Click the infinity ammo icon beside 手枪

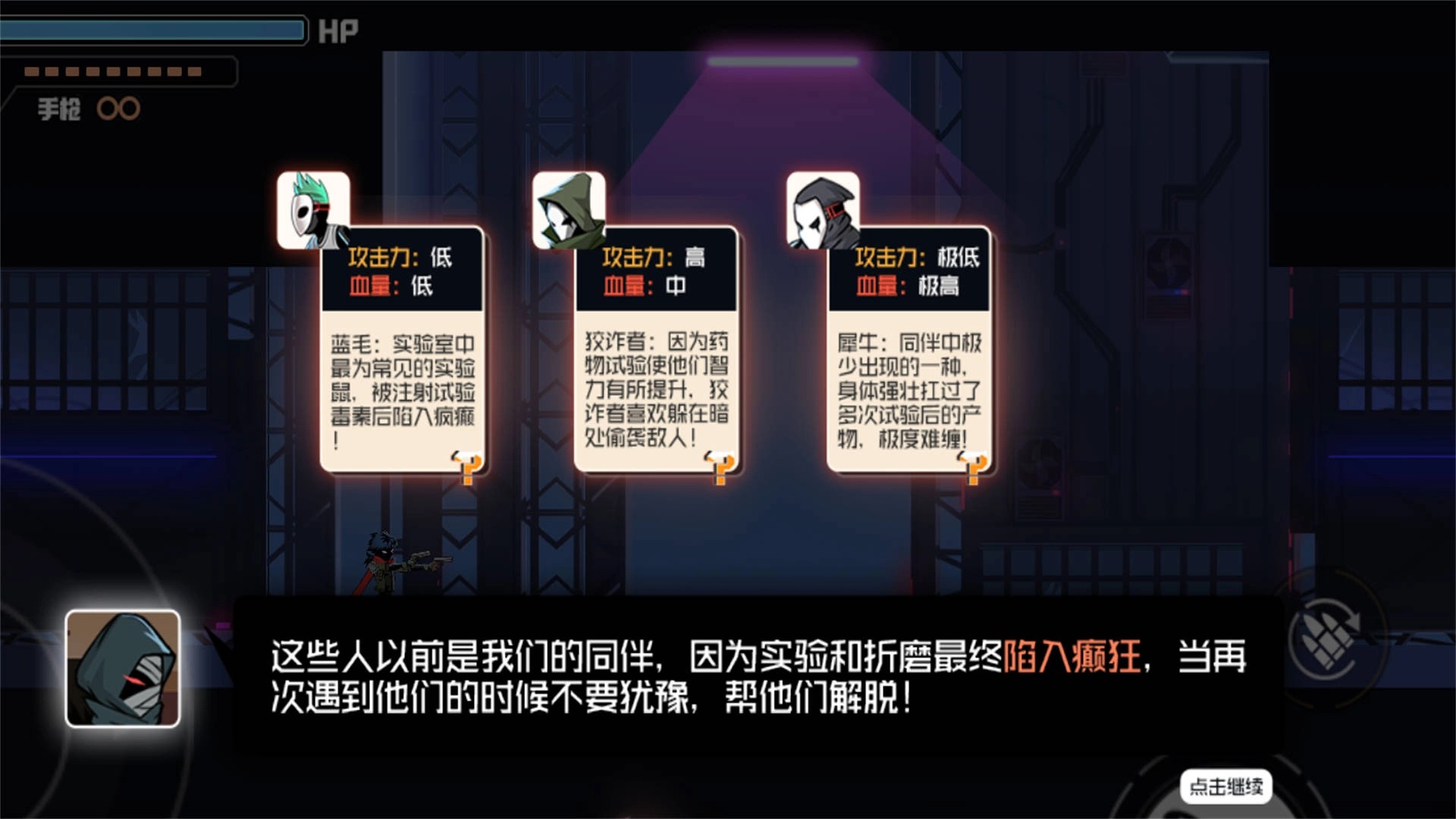(x=118, y=108)
